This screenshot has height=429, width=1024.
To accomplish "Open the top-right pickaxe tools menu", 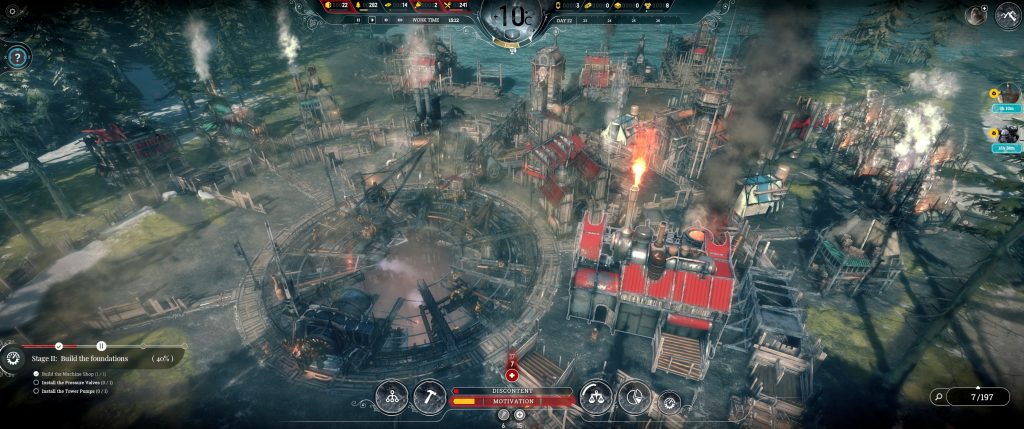I will pyautogui.click(x=1006, y=16).
